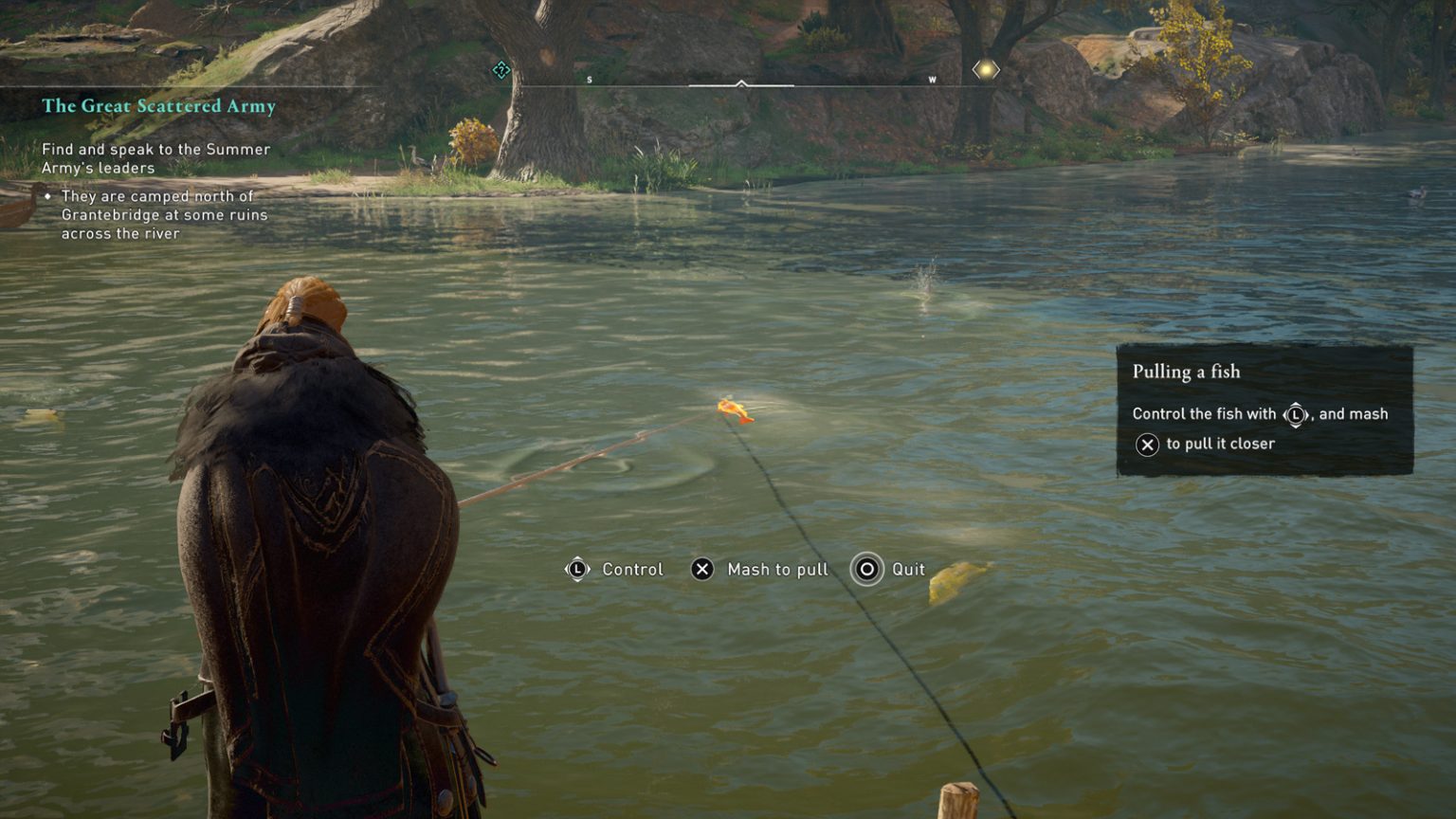Click the X button icon for Mash to pull

click(701, 569)
